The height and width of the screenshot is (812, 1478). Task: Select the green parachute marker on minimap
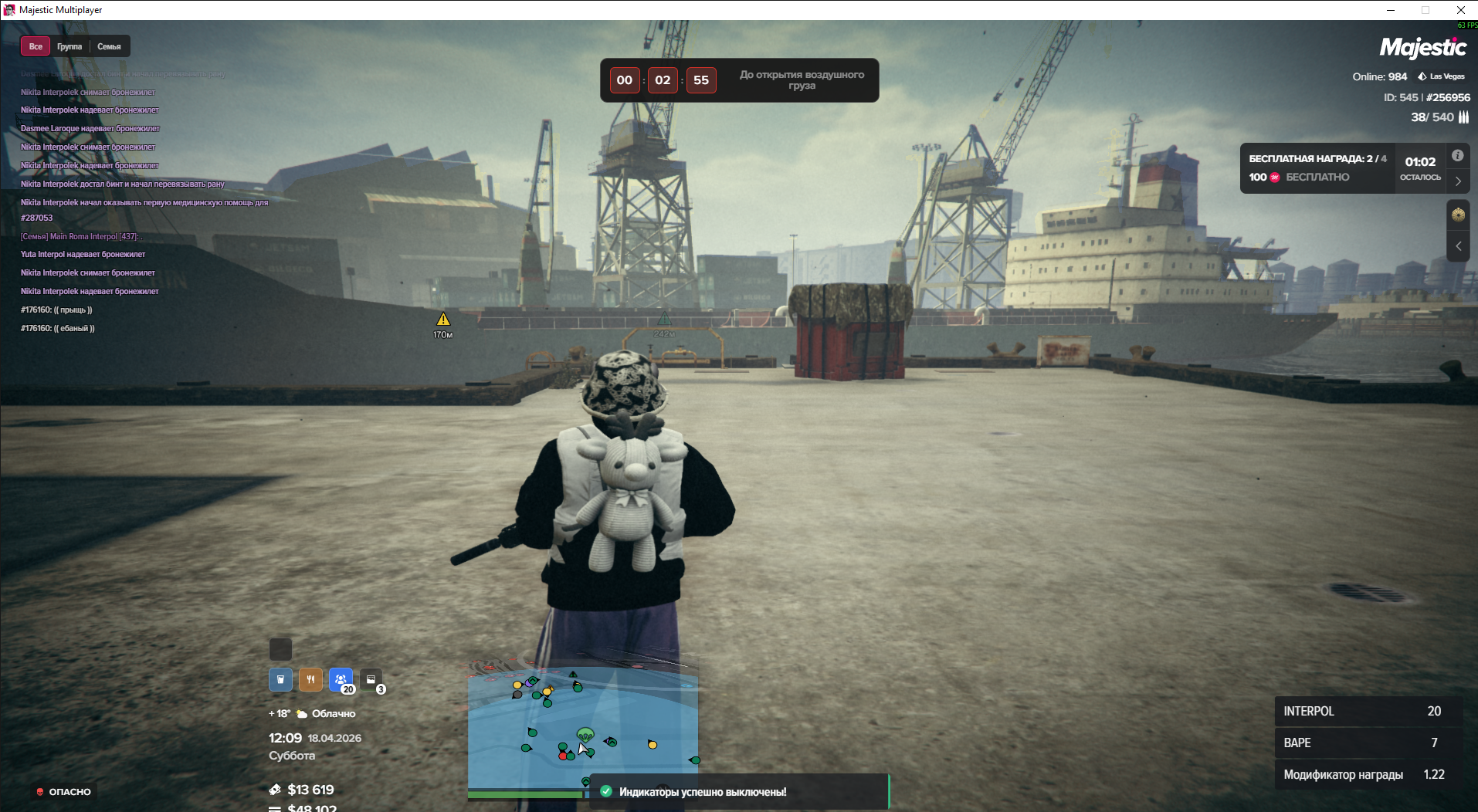coord(585,734)
